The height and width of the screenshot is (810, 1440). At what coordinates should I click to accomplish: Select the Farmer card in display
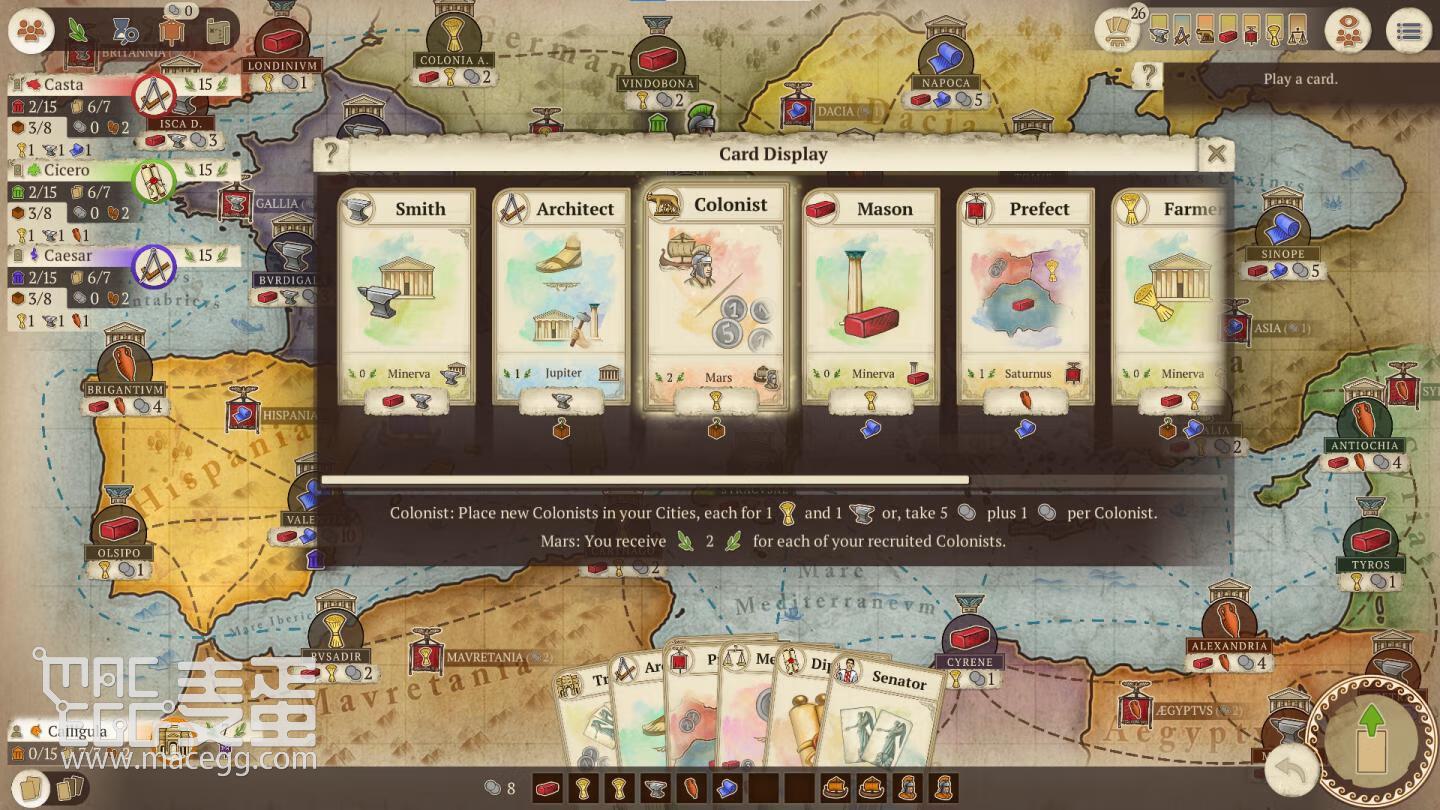click(x=1170, y=296)
